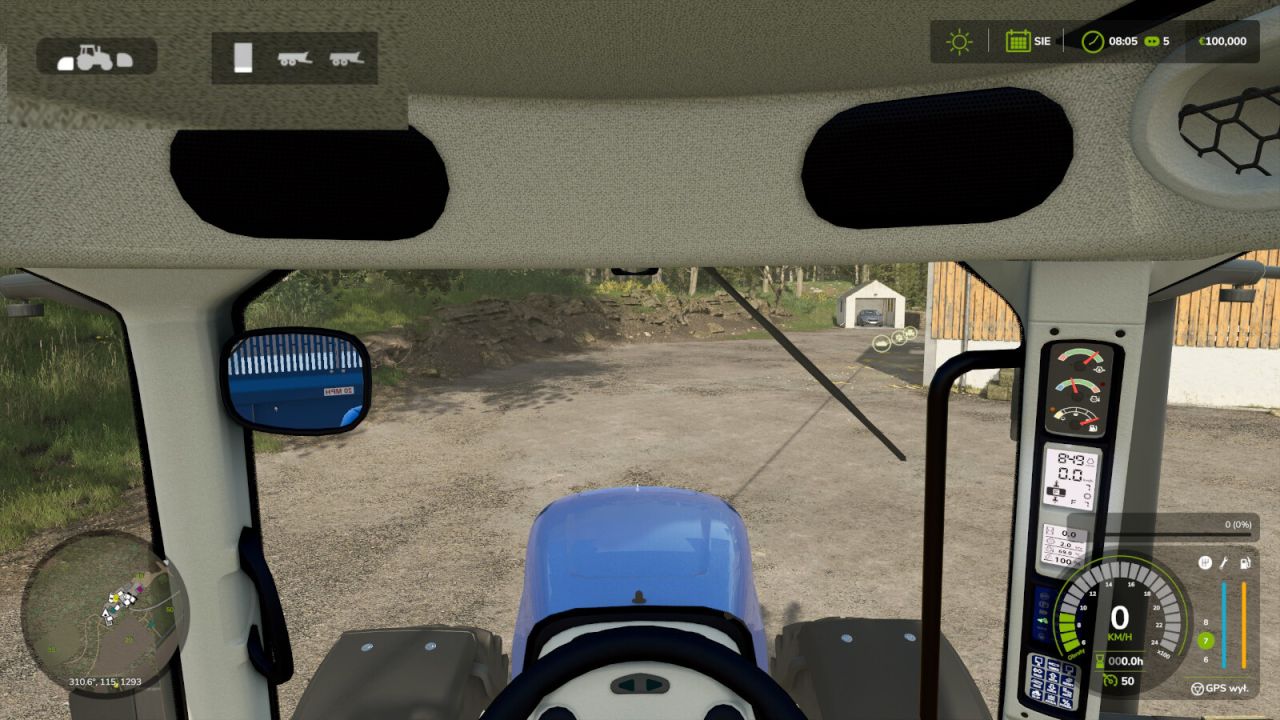
Task: Select the money display showing €100,000
Action: coord(1225,42)
